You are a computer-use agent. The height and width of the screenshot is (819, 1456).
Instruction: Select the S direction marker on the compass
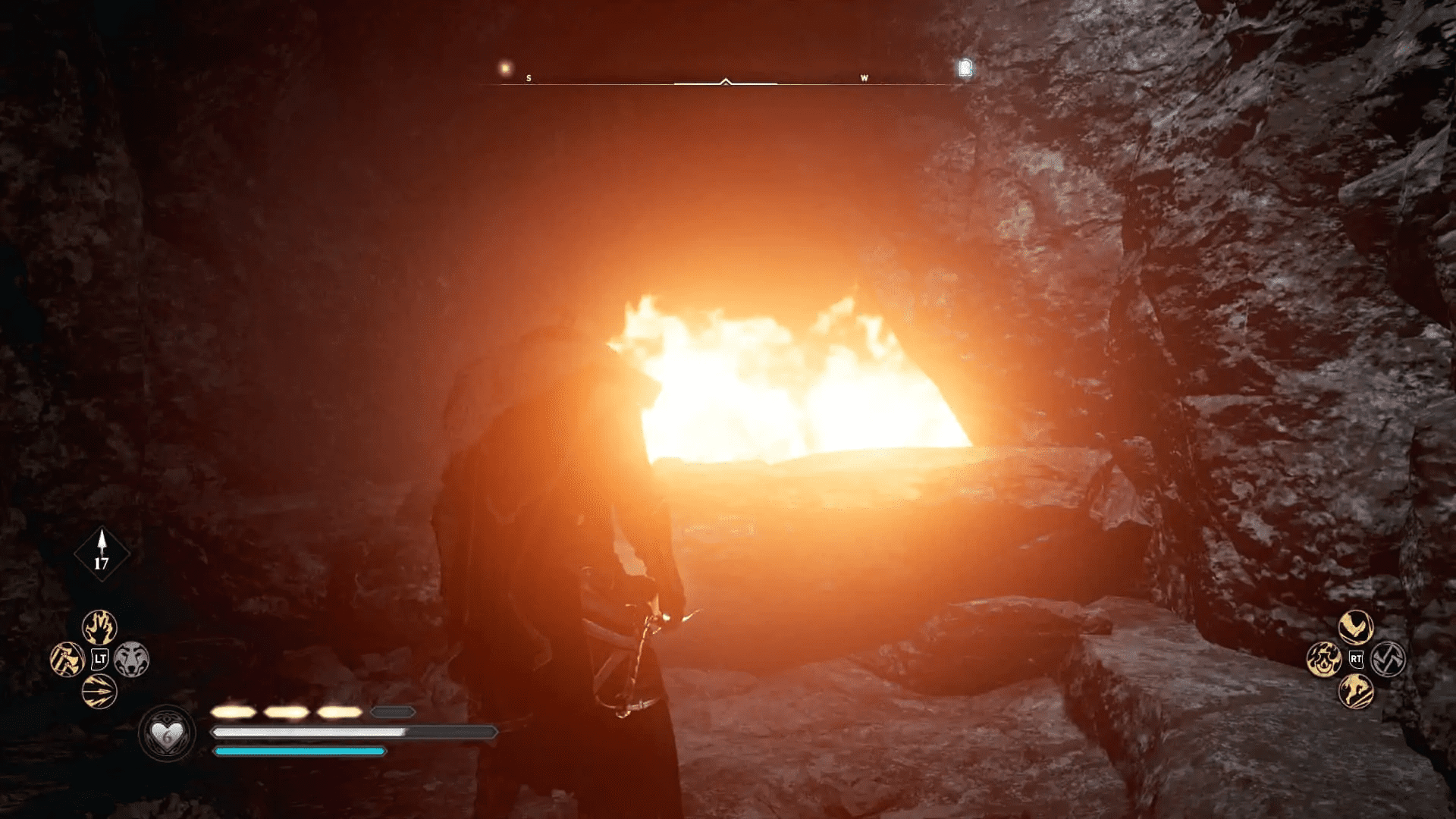click(529, 77)
